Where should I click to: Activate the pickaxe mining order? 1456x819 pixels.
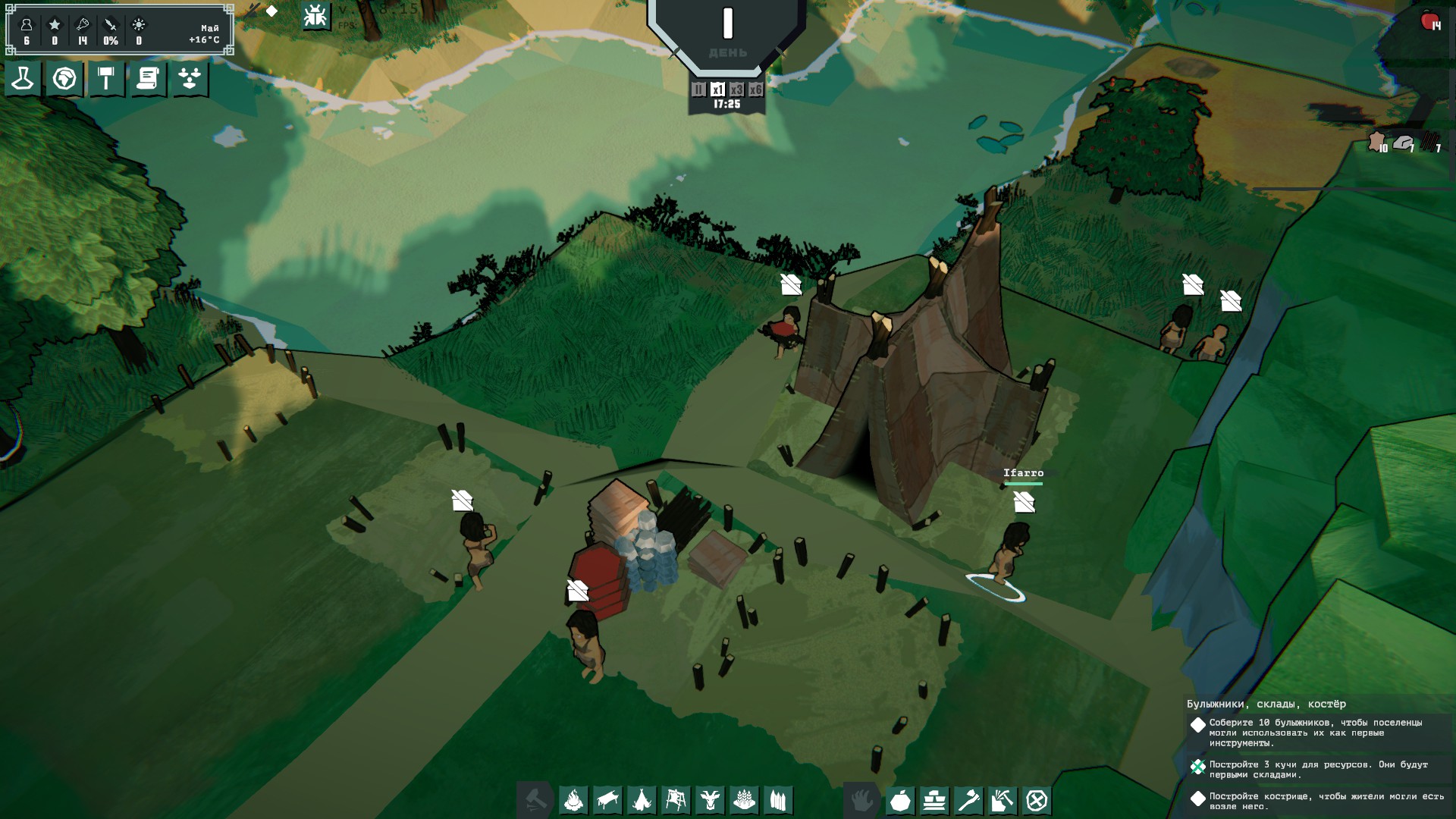click(1003, 800)
